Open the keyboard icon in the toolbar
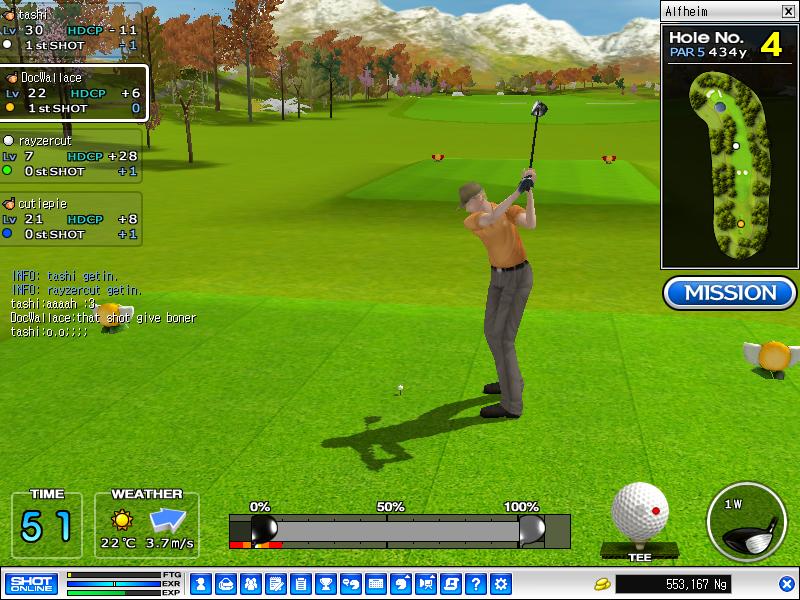Viewport: 800px width, 600px height. (376, 584)
